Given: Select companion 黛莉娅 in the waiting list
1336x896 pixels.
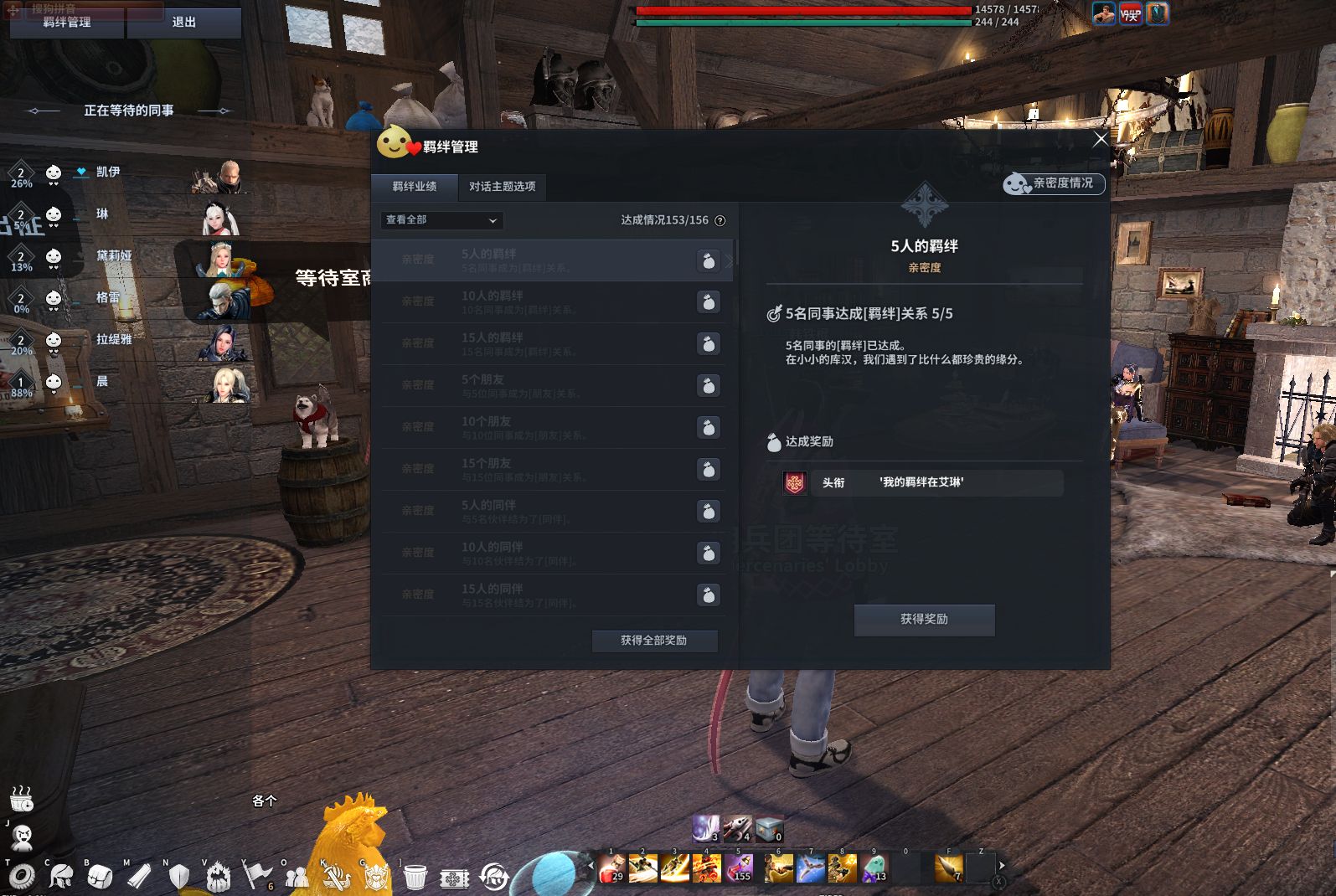Looking at the screenshot, I should point(114,255).
